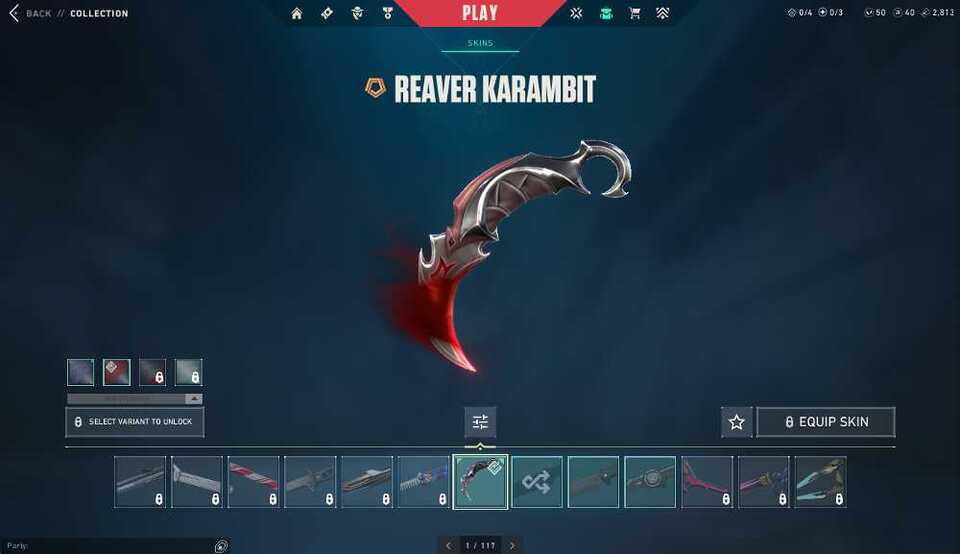Click the red PLAY button

click(480, 13)
